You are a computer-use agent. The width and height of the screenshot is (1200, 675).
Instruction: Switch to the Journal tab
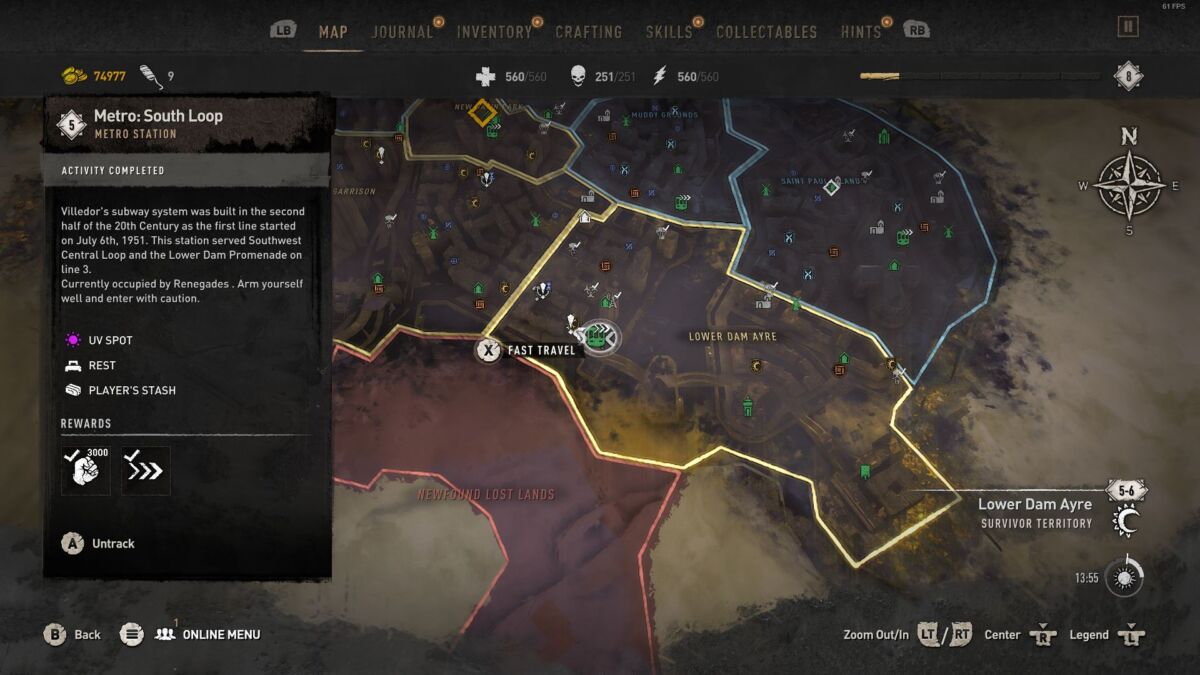click(x=402, y=32)
